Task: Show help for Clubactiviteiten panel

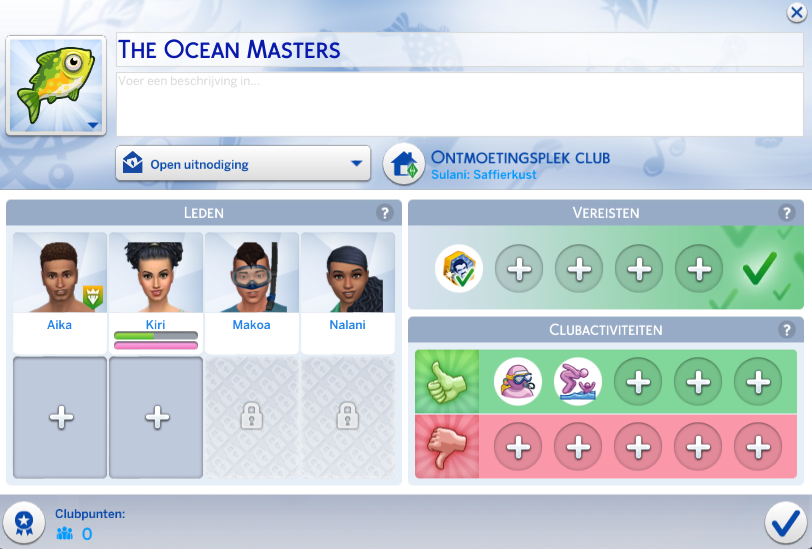Action: pyautogui.click(x=786, y=330)
